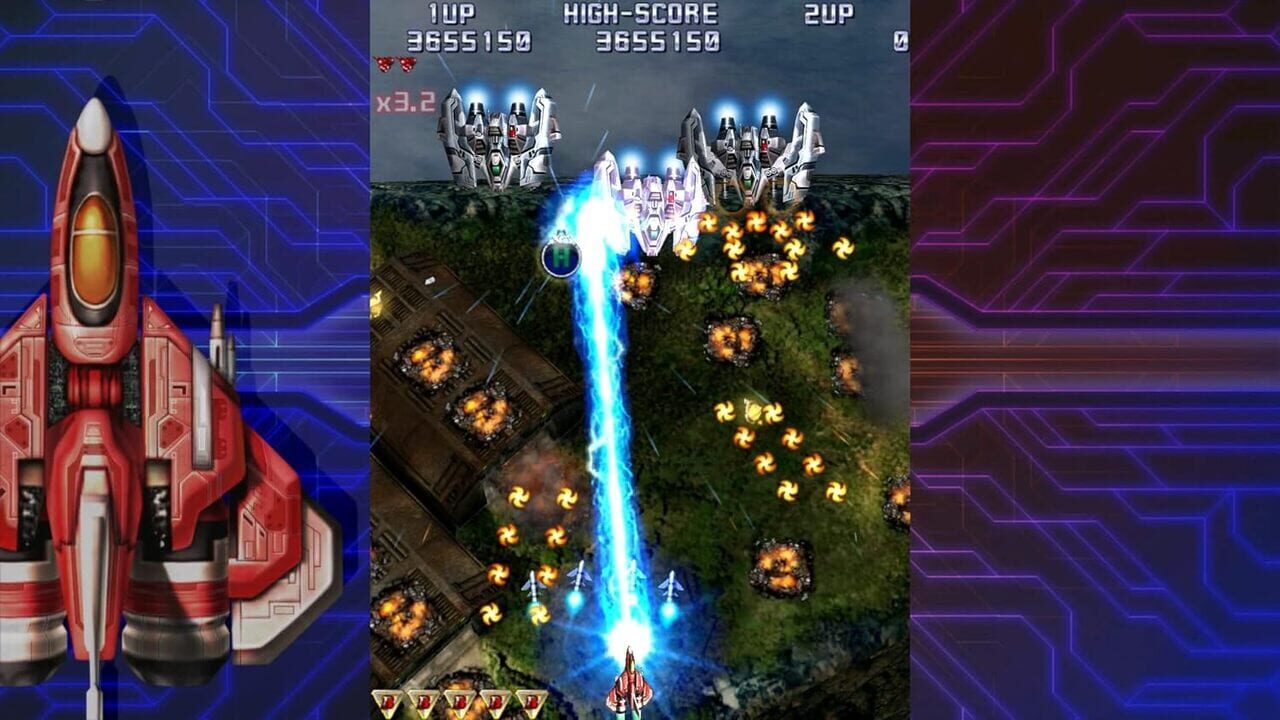This screenshot has width=1280, height=720.
Task: Select the middle bomb stock icon
Action: point(460,700)
